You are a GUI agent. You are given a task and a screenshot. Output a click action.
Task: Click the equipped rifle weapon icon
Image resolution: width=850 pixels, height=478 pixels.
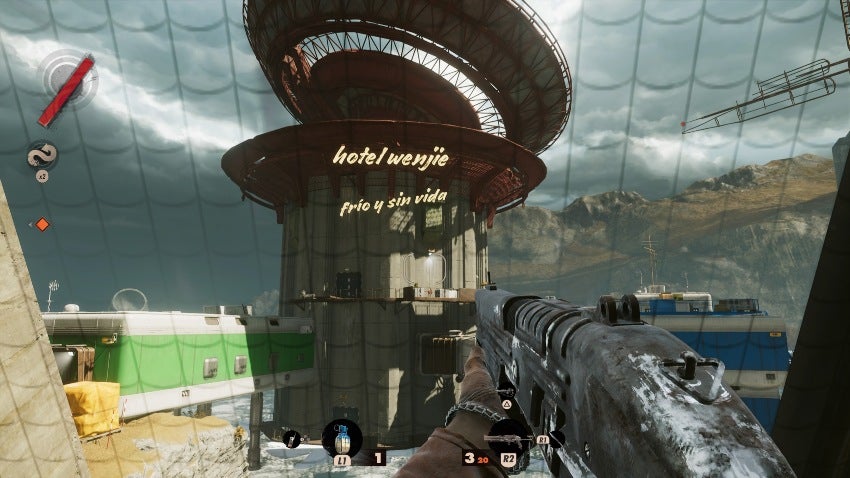click(508, 437)
